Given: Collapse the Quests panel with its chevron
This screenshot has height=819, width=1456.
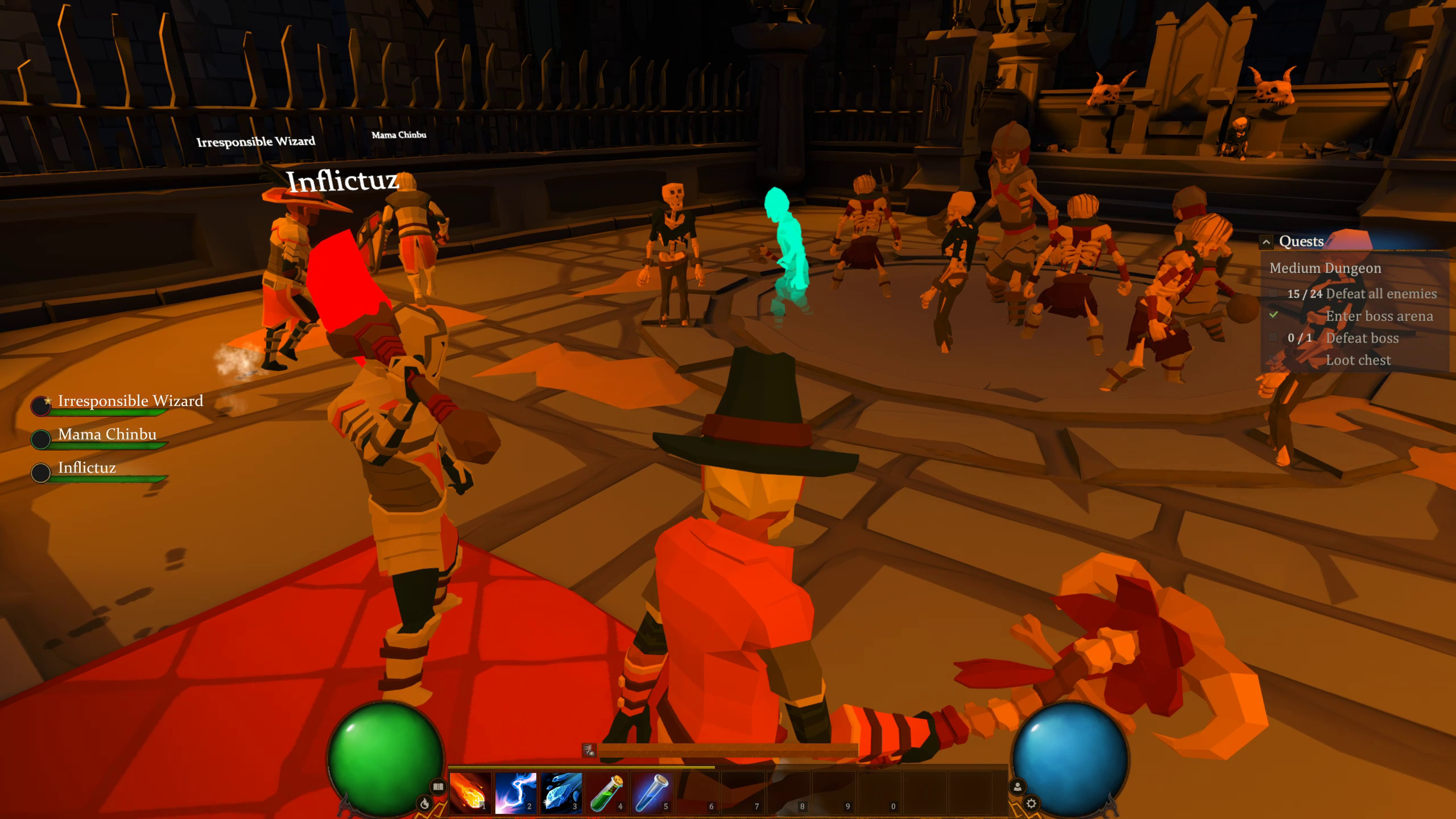Looking at the screenshot, I should [x=1267, y=241].
